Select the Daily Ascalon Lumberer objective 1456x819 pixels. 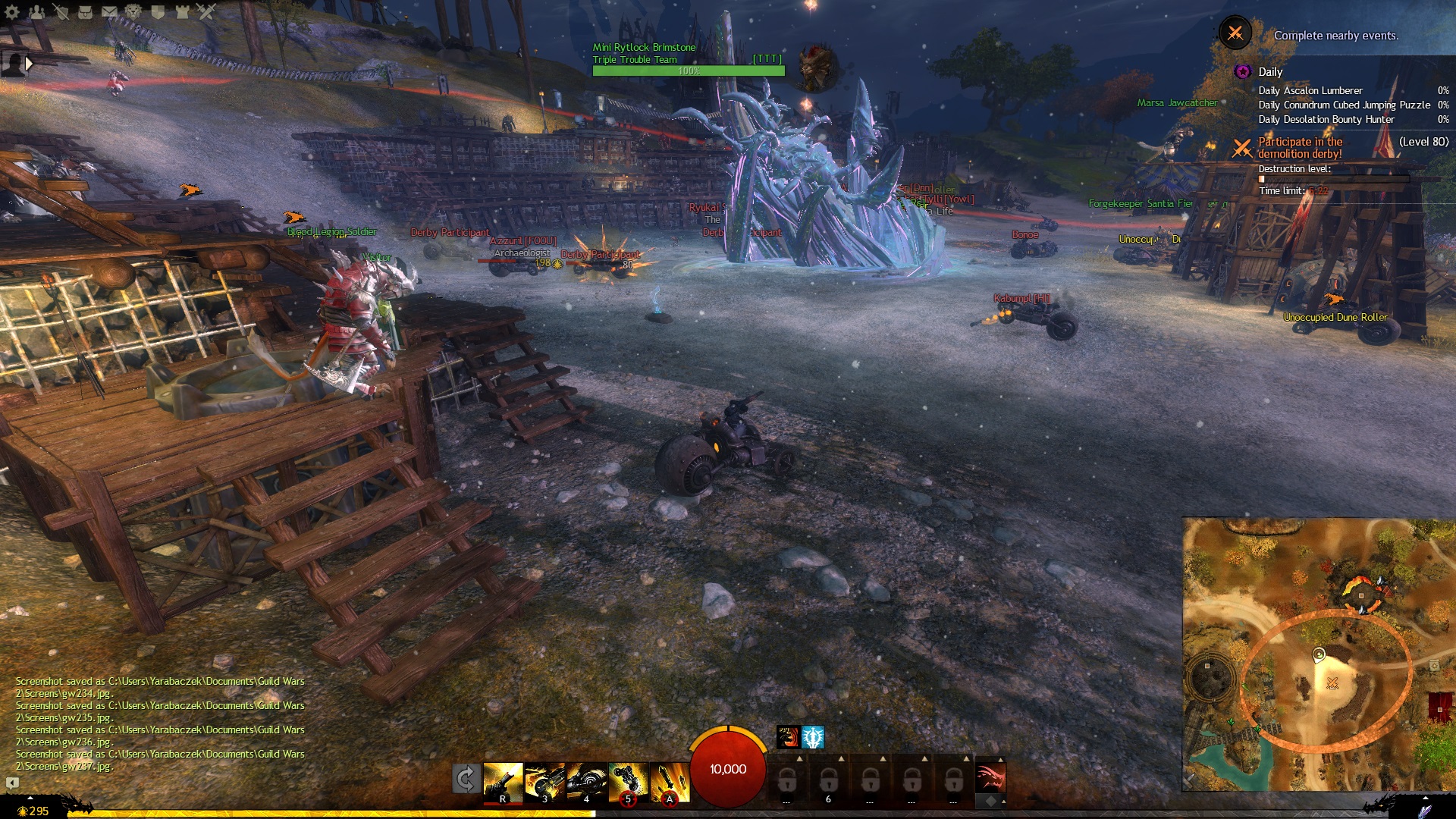pyautogui.click(x=1310, y=90)
